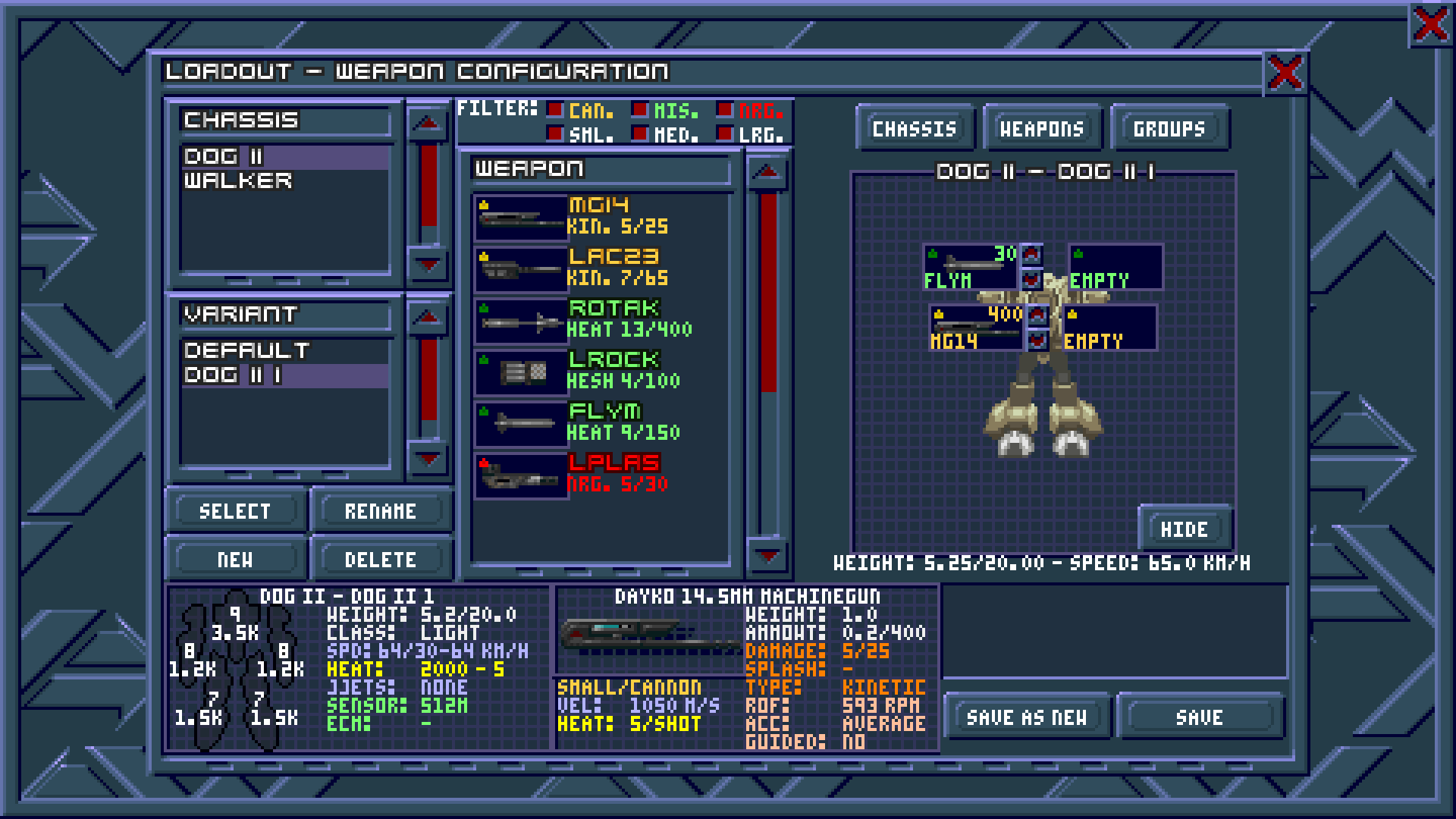Hide the mech preview with the HIDE button
Screen dimensions: 1456x819
1185,529
